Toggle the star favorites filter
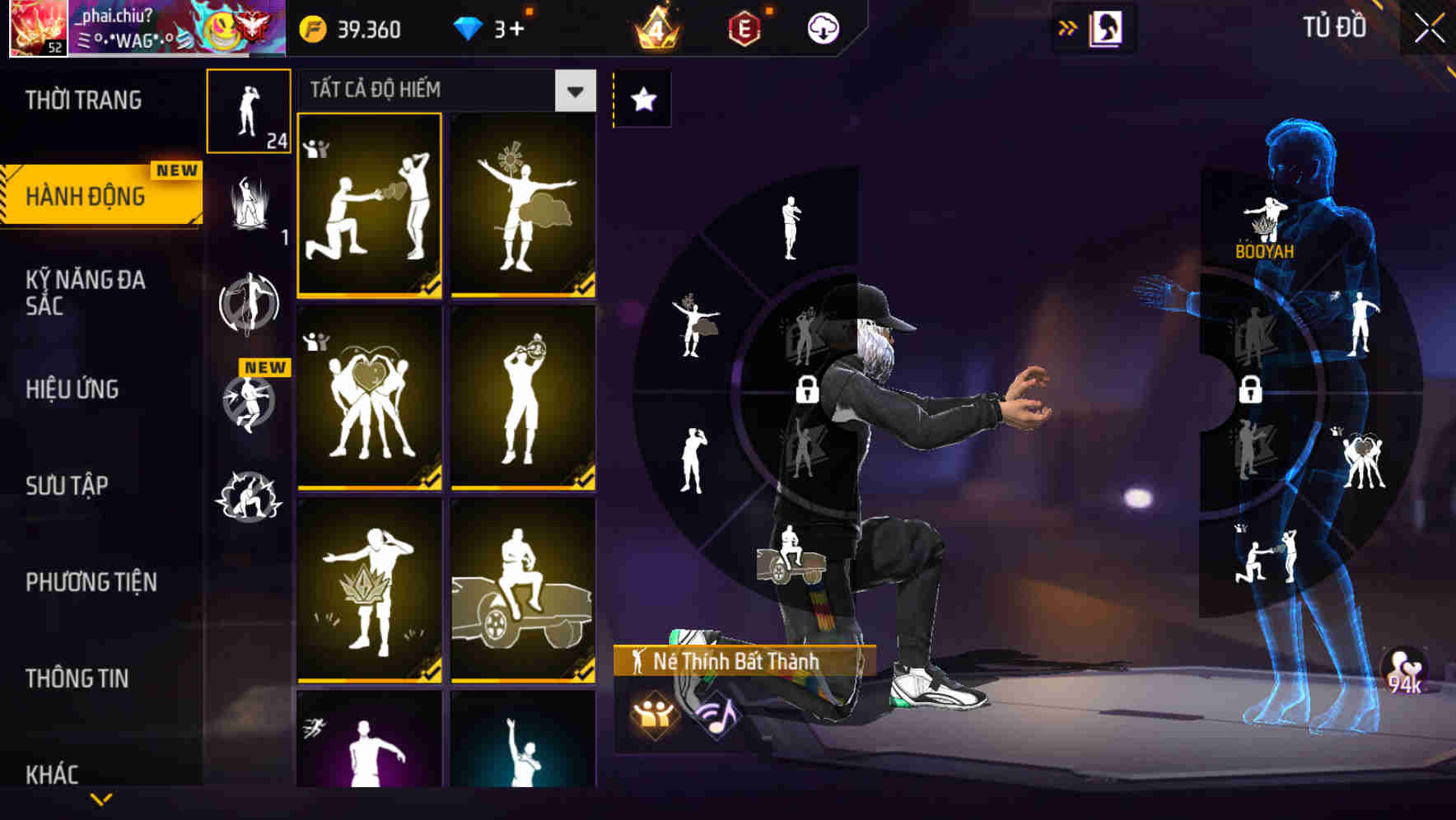Image resolution: width=1456 pixels, height=820 pixels. 642,99
